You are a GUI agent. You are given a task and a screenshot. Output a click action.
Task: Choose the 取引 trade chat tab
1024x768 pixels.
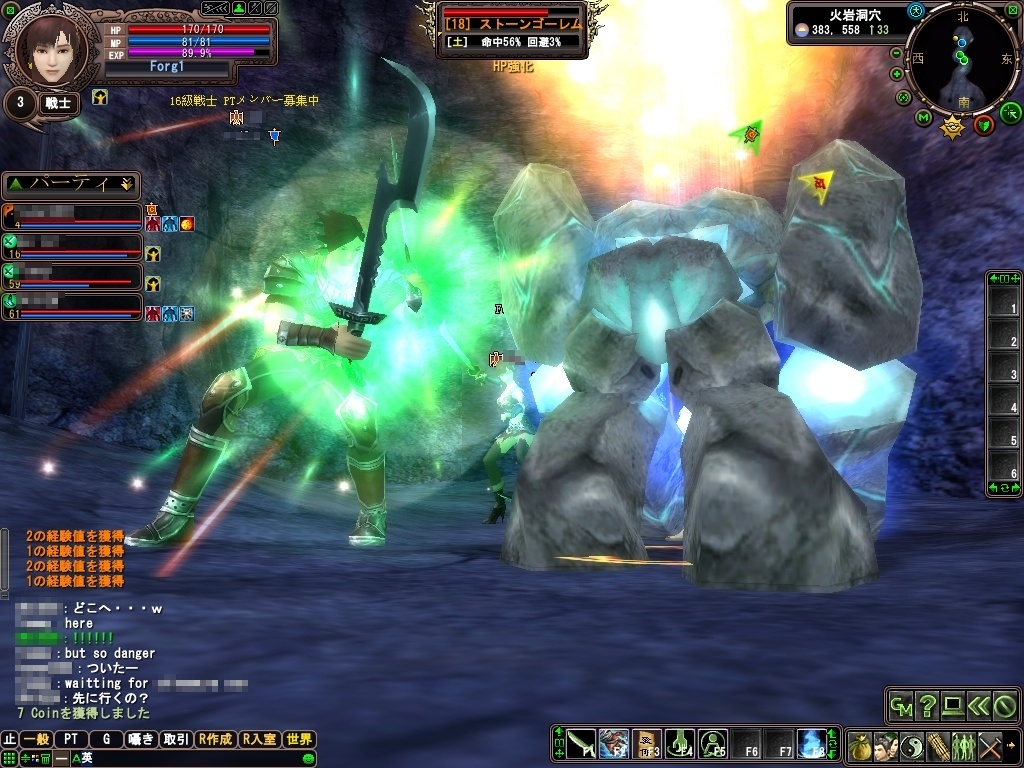coord(176,740)
